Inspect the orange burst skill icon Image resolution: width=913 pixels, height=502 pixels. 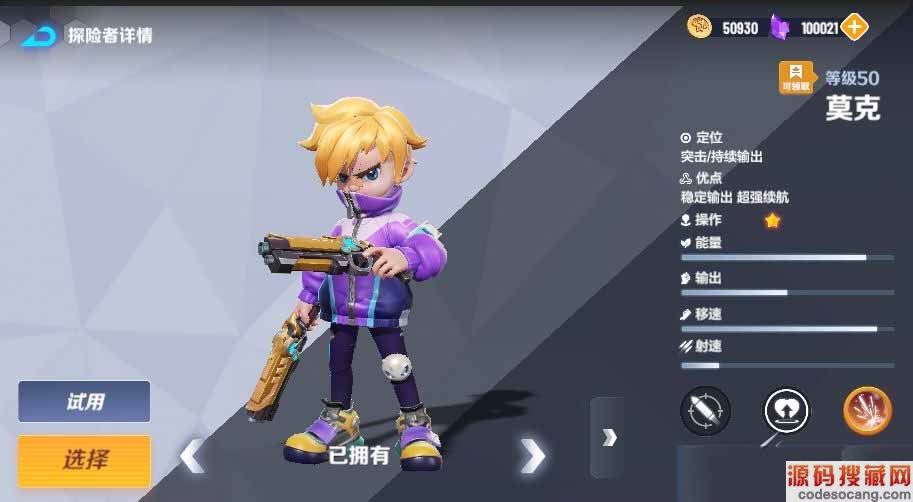(x=866, y=410)
